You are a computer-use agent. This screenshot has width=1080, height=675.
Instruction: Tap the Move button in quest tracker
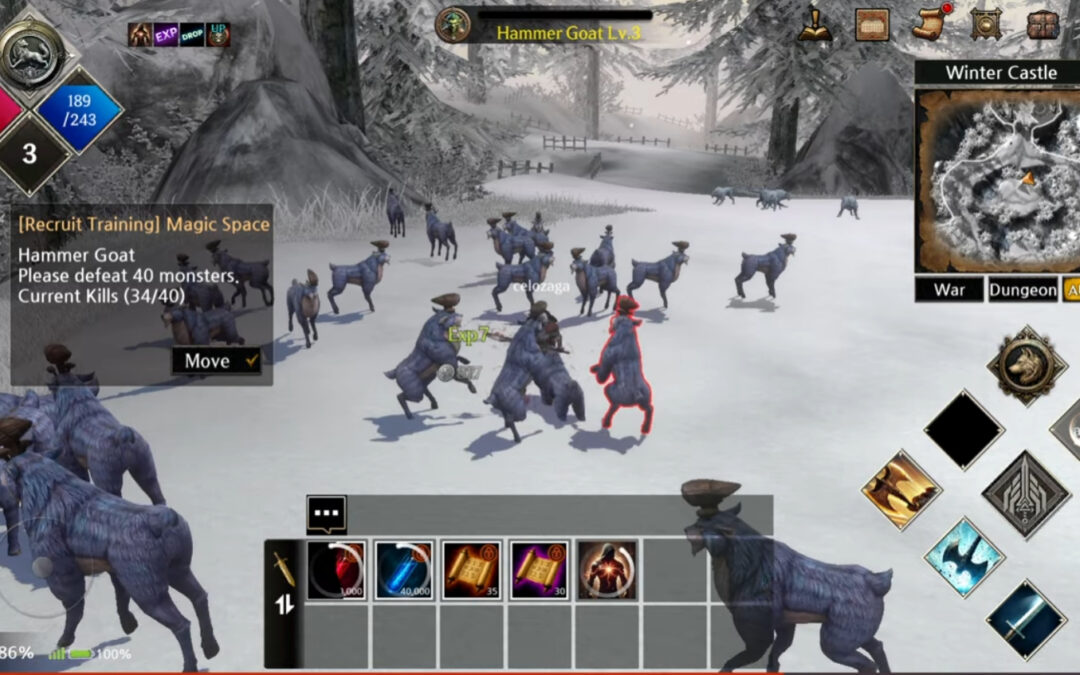[x=216, y=361]
